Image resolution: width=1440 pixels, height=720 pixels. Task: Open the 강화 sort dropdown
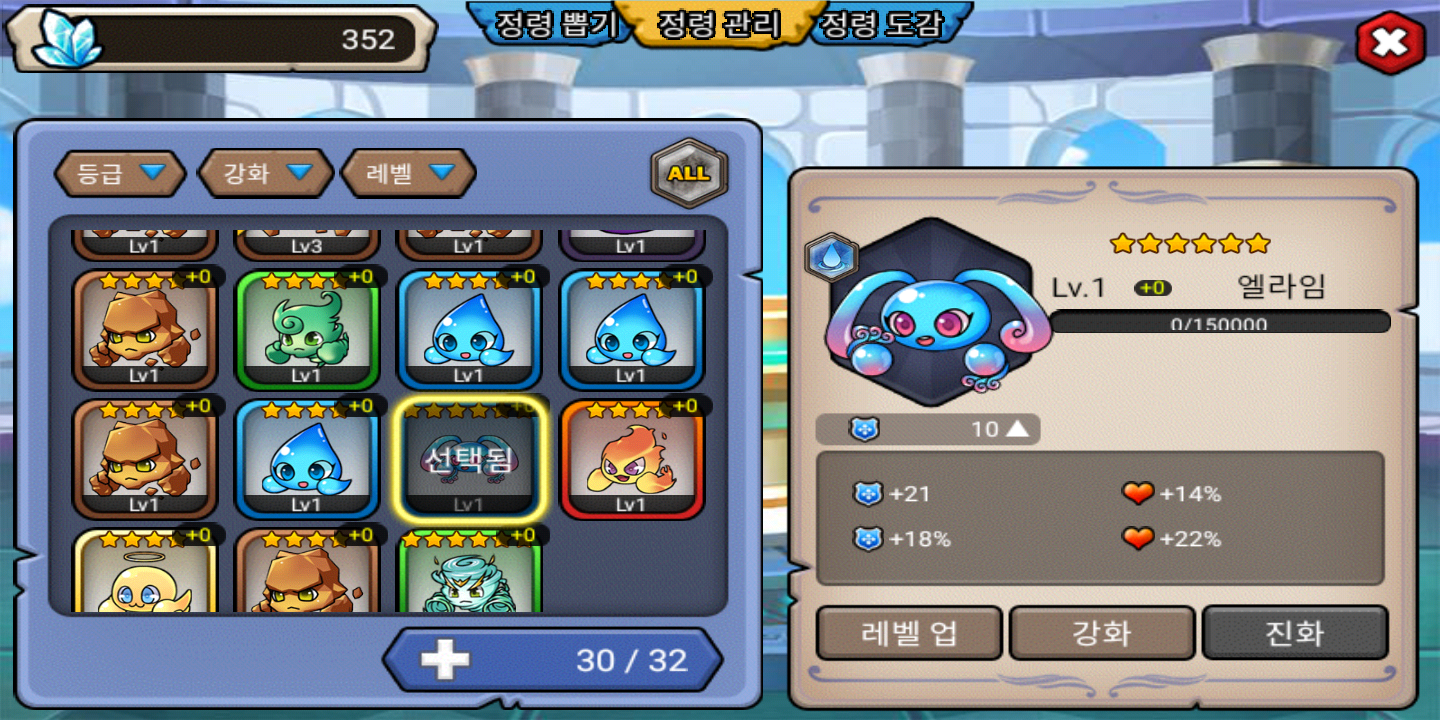(x=266, y=173)
